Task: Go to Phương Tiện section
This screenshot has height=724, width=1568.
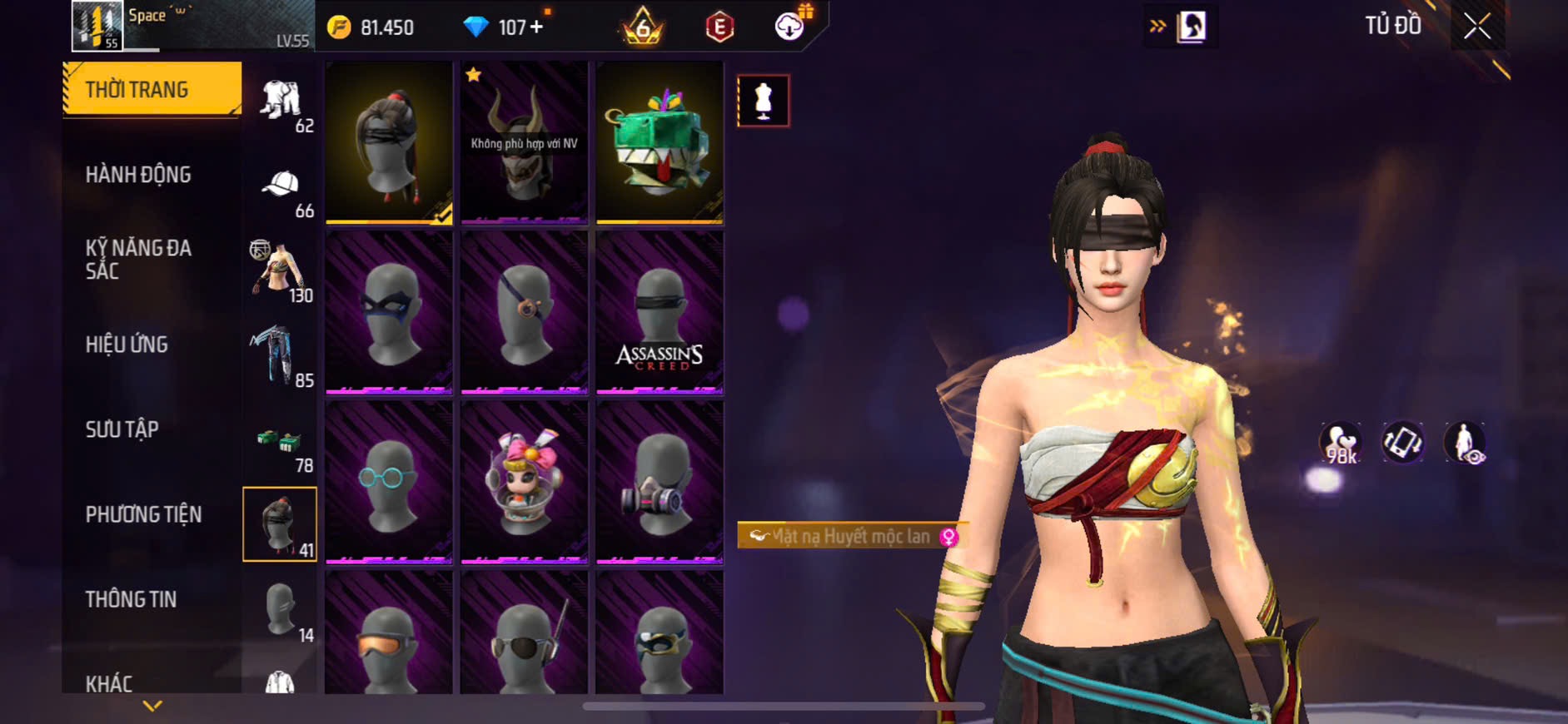Action: [143, 514]
